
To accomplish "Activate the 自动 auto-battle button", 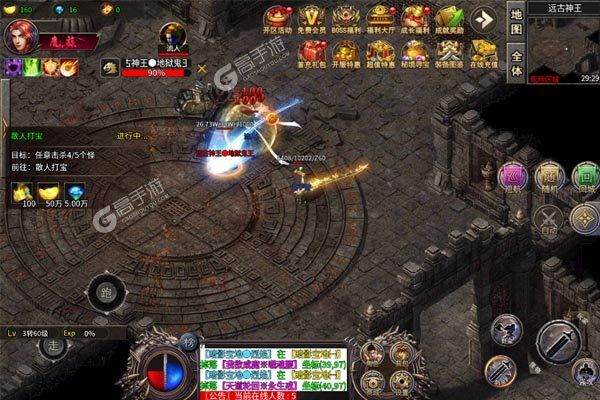I will pyautogui.click(x=547, y=217).
